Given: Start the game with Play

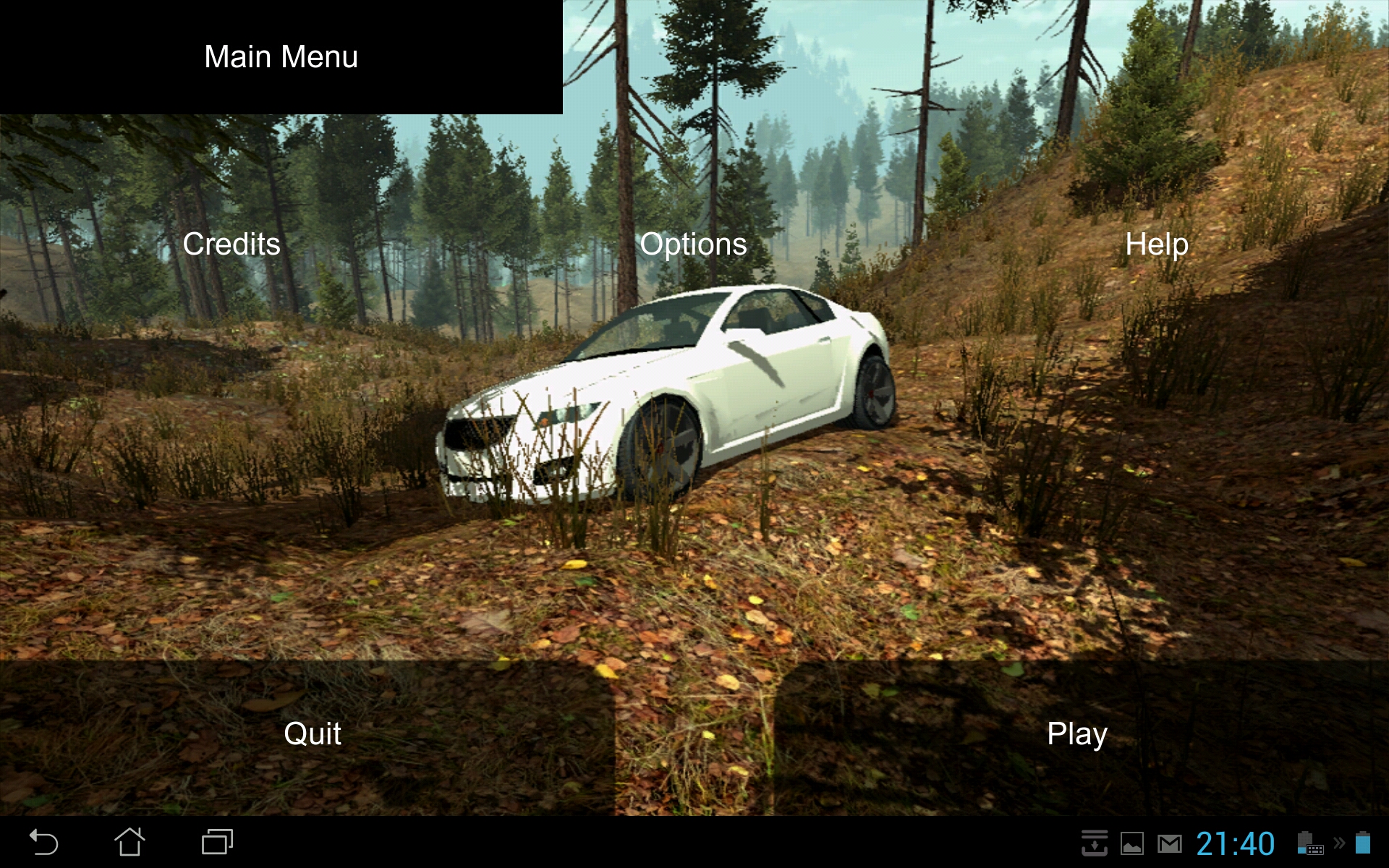Looking at the screenshot, I should coord(1076,734).
